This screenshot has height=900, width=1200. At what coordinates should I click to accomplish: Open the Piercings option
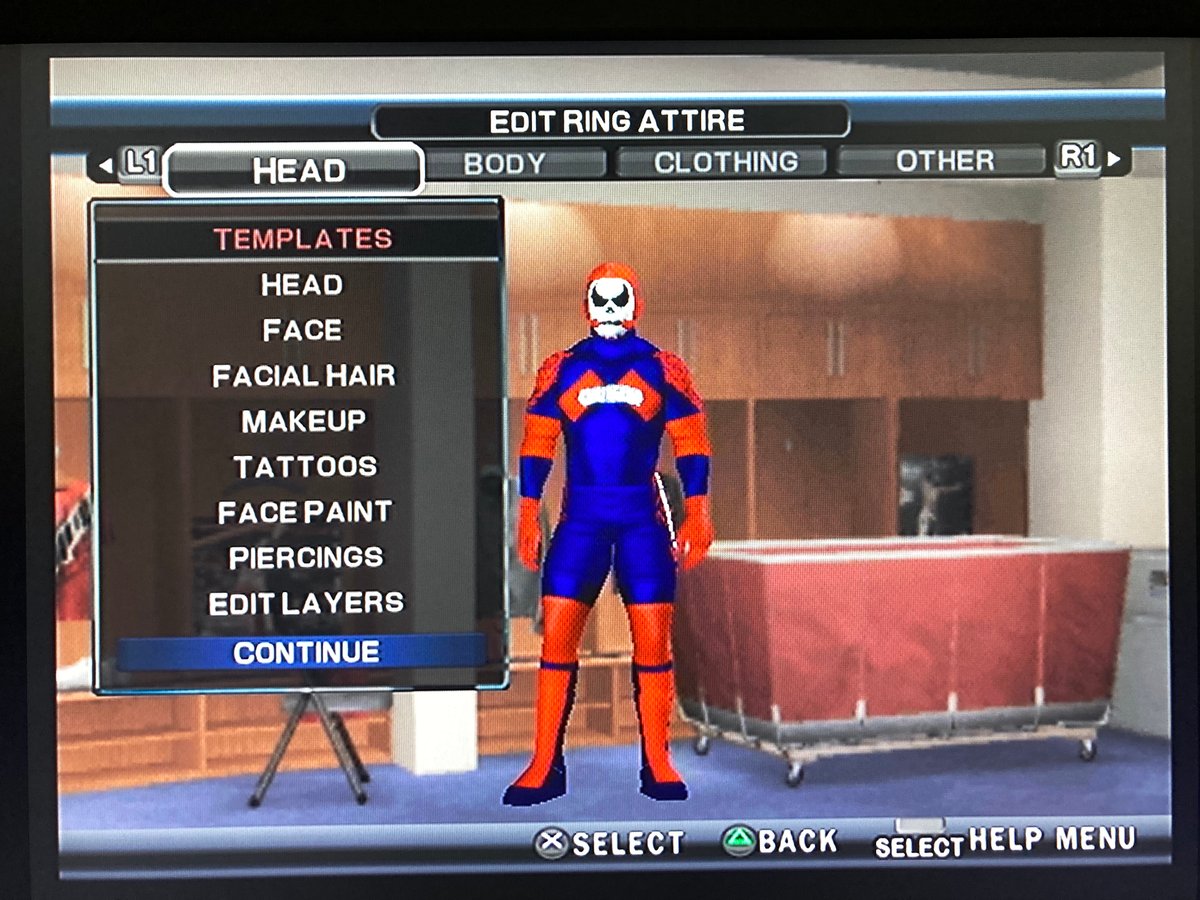coord(306,557)
